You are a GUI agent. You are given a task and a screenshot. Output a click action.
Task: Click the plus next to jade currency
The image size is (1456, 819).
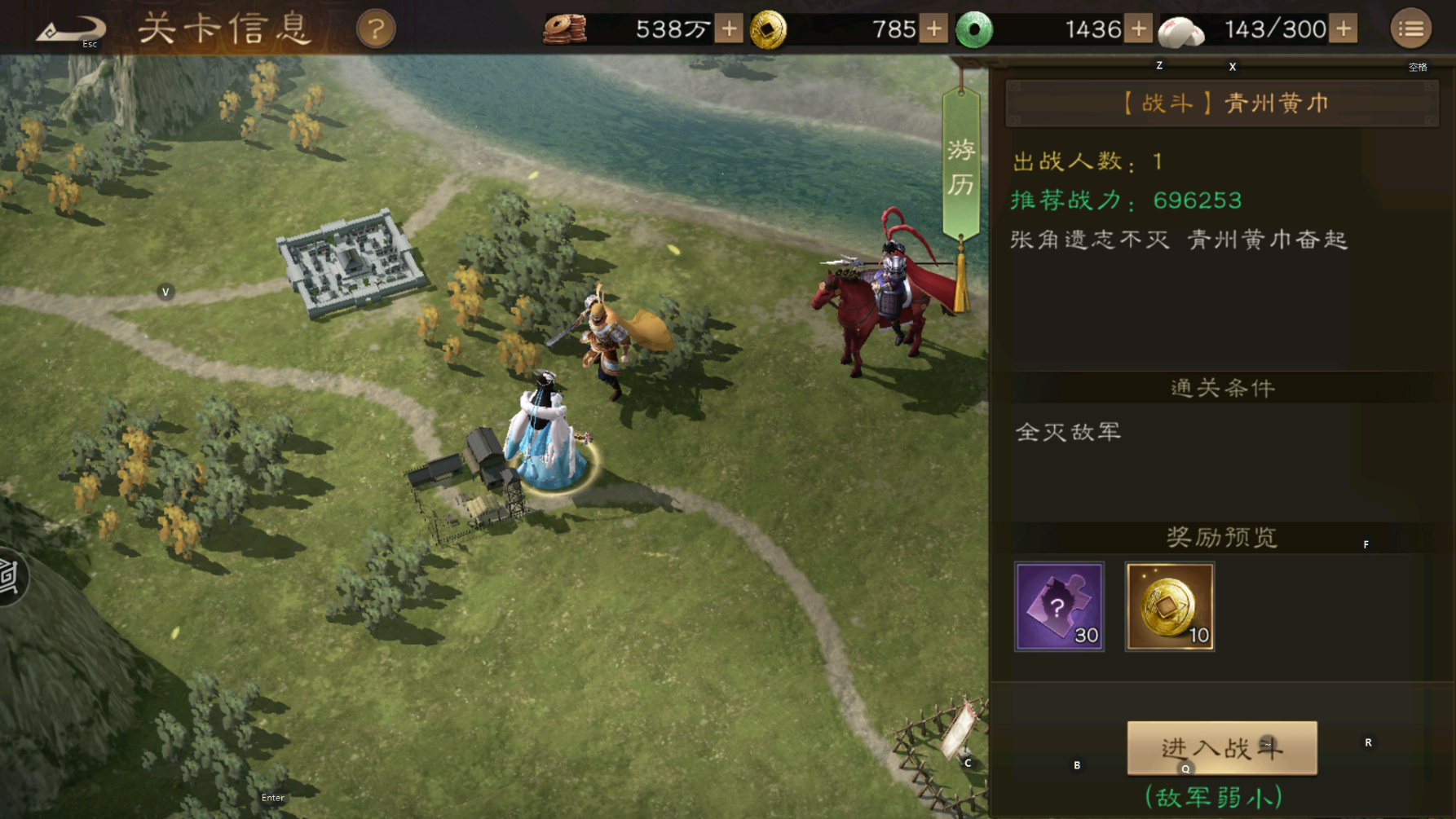pyautogui.click(x=1138, y=29)
